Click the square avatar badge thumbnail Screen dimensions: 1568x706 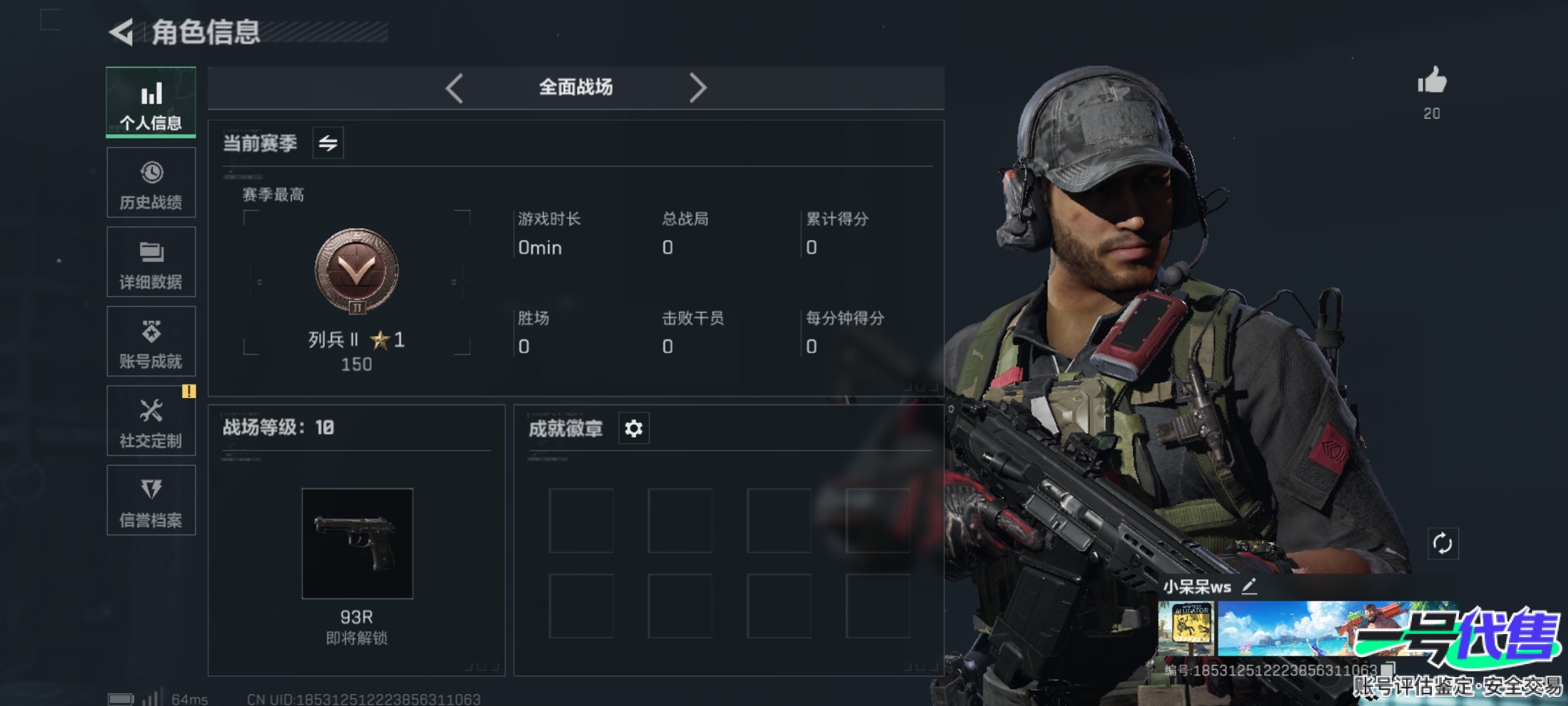coord(1186,629)
